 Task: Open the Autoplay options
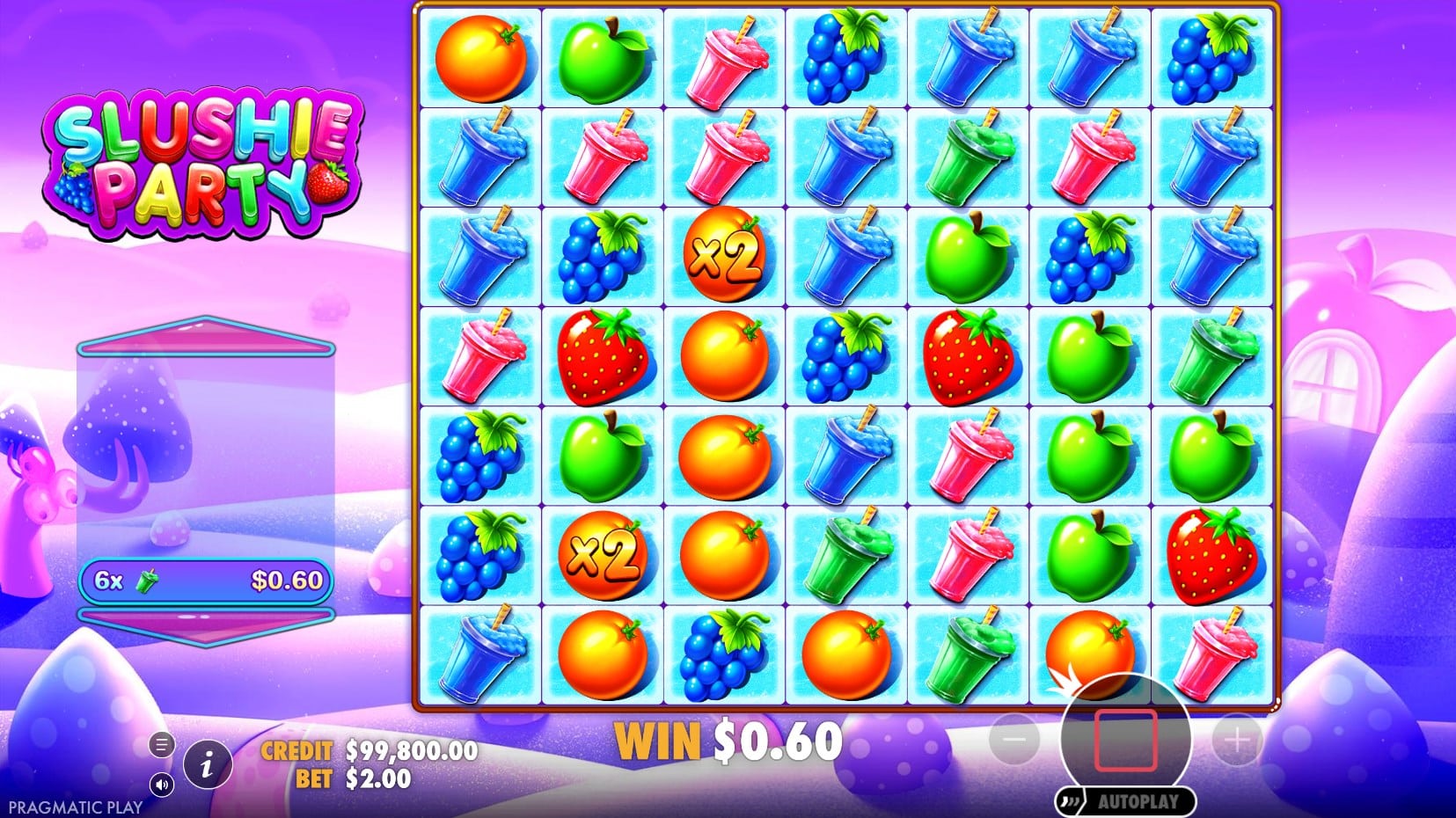click(x=1126, y=801)
